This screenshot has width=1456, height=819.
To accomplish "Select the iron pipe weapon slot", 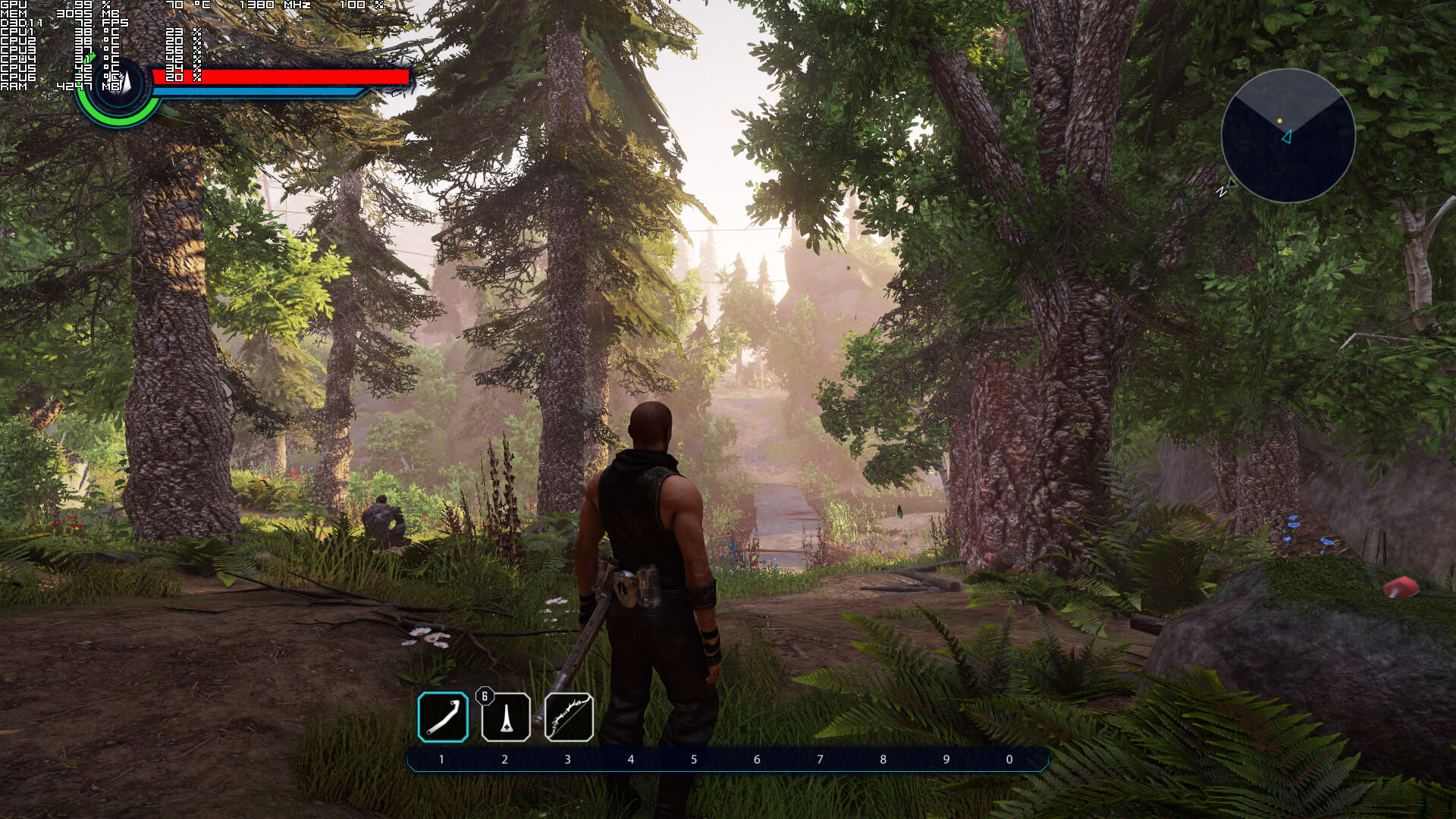I will 443,717.
